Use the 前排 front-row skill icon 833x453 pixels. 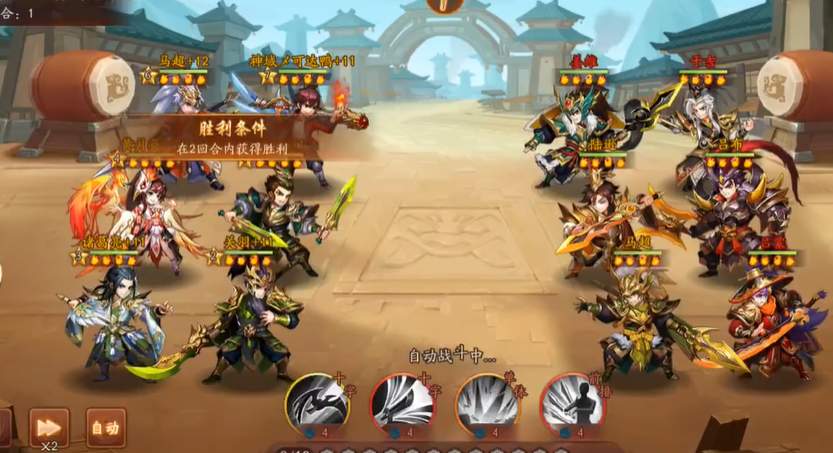pyautogui.click(x=572, y=405)
